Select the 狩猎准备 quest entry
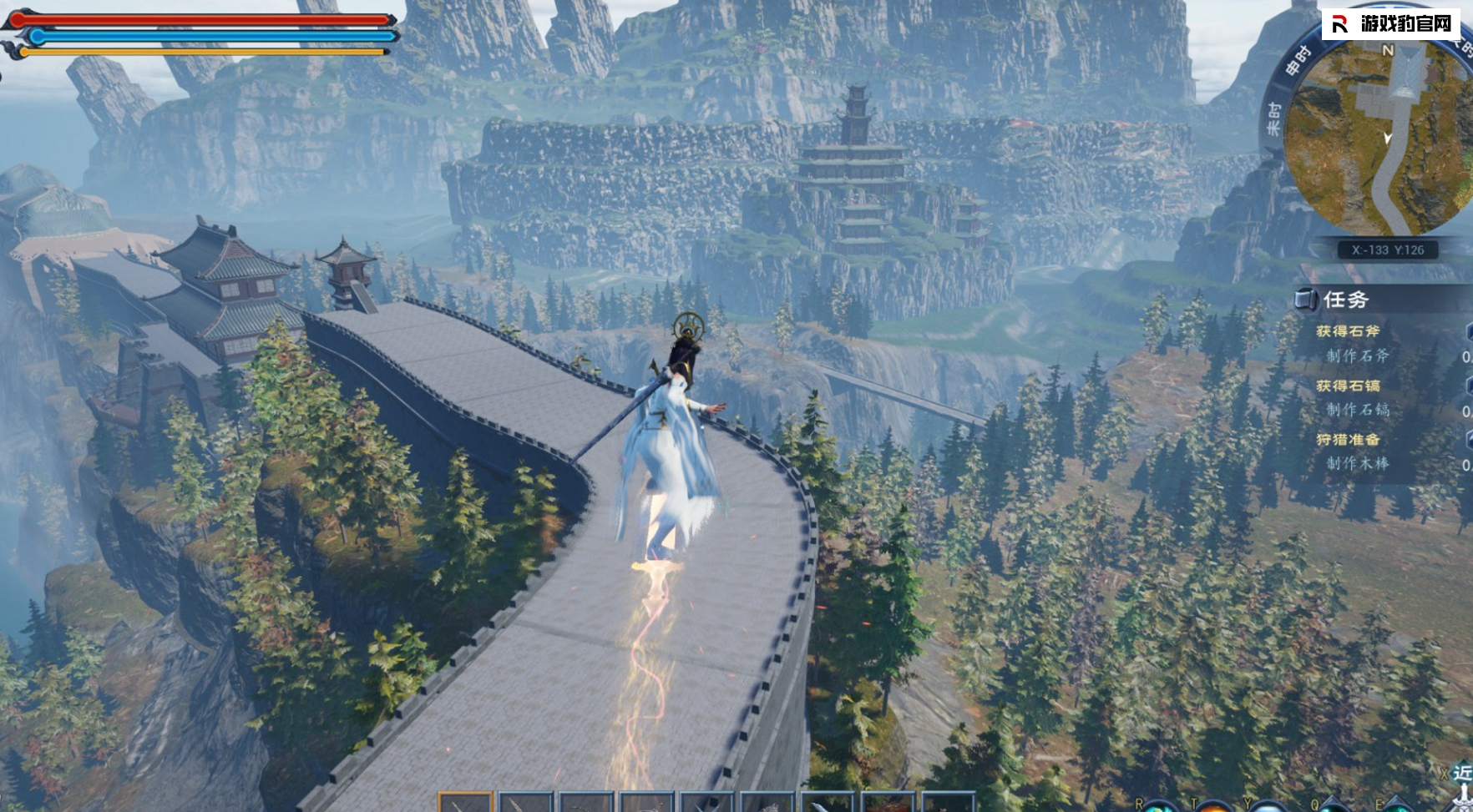This screenshot has width=1473, height=812. click(x=1348, y=439)
